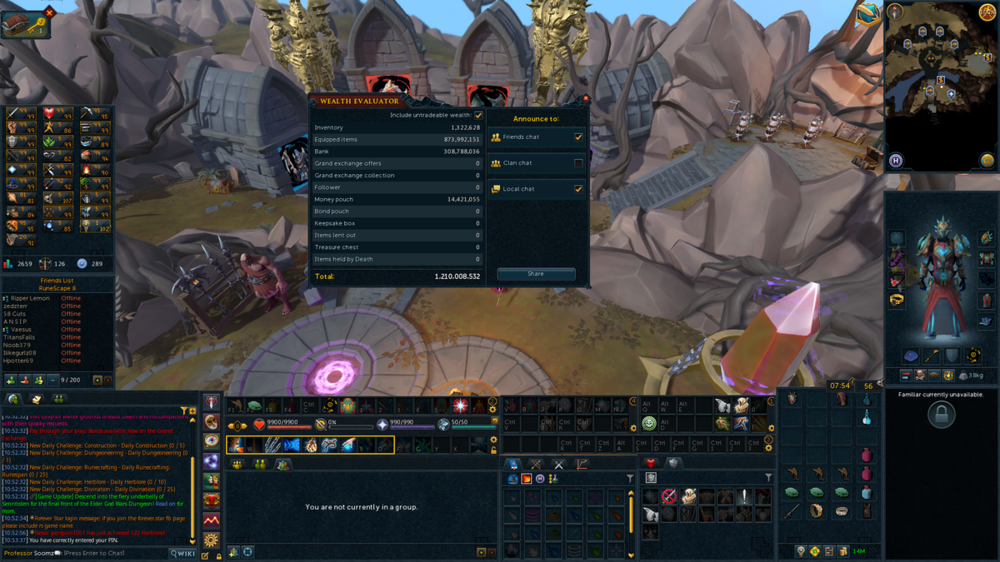Share your total wealth
1000x562 pixels.
[x=536, y=274]
